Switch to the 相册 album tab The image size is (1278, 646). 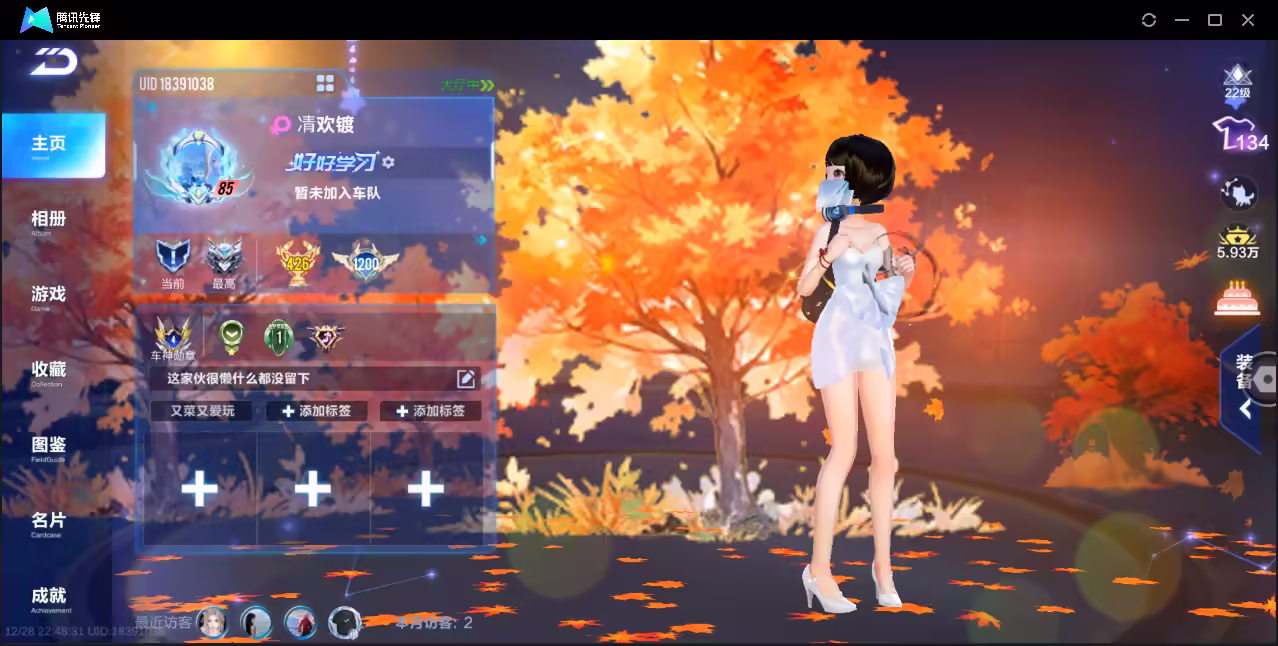point(48,221)
